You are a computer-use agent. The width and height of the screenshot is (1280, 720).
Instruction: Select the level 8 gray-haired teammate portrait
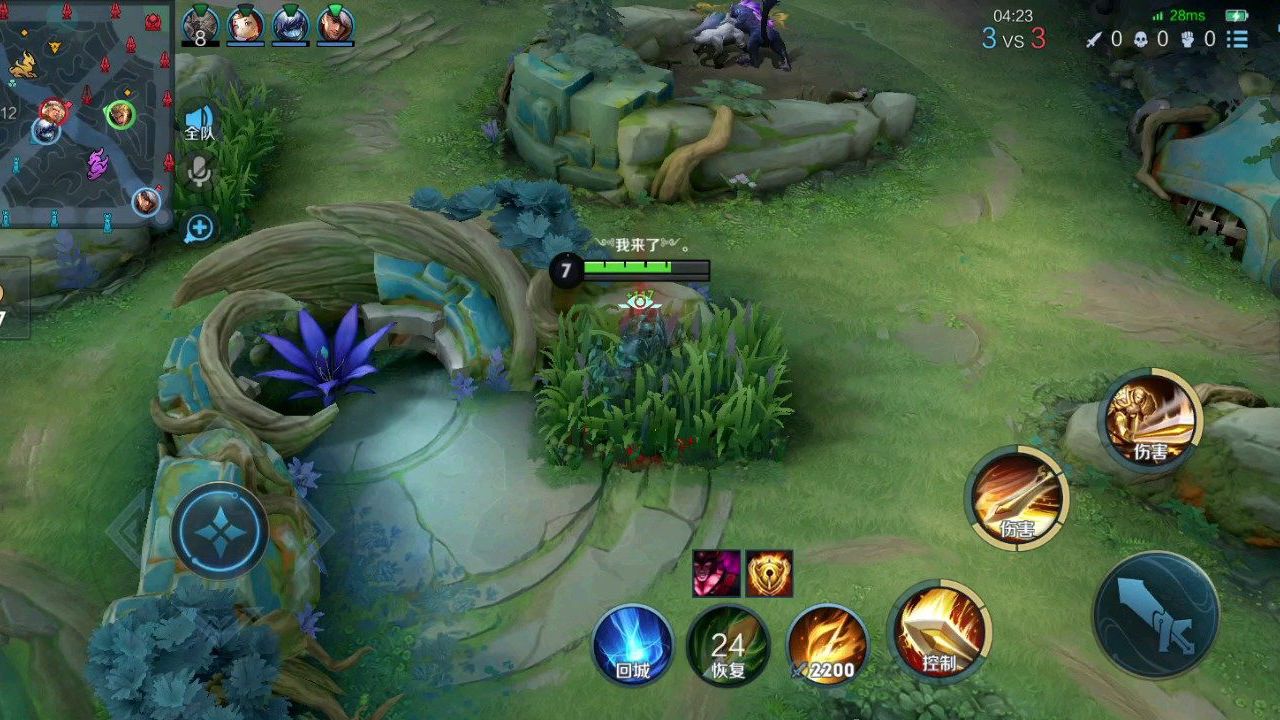[x=200, y=25]
